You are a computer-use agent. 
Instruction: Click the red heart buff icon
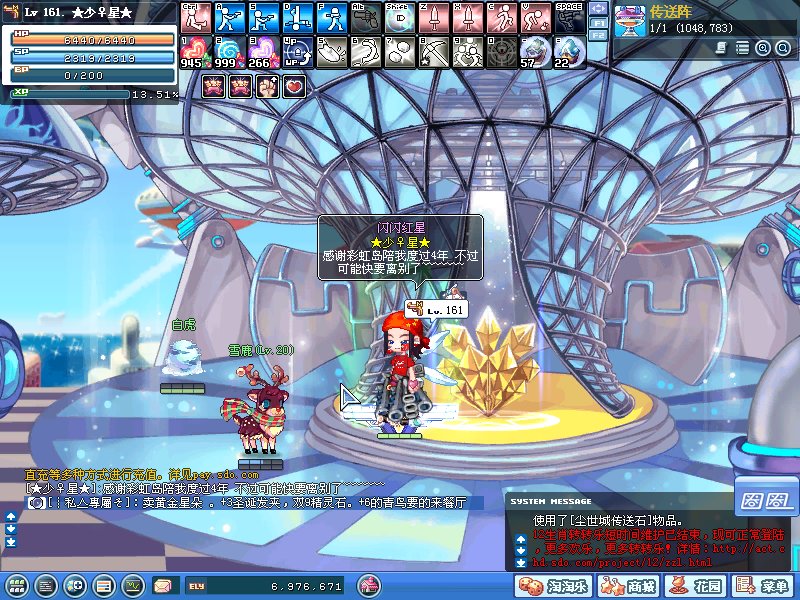[293, 86]
